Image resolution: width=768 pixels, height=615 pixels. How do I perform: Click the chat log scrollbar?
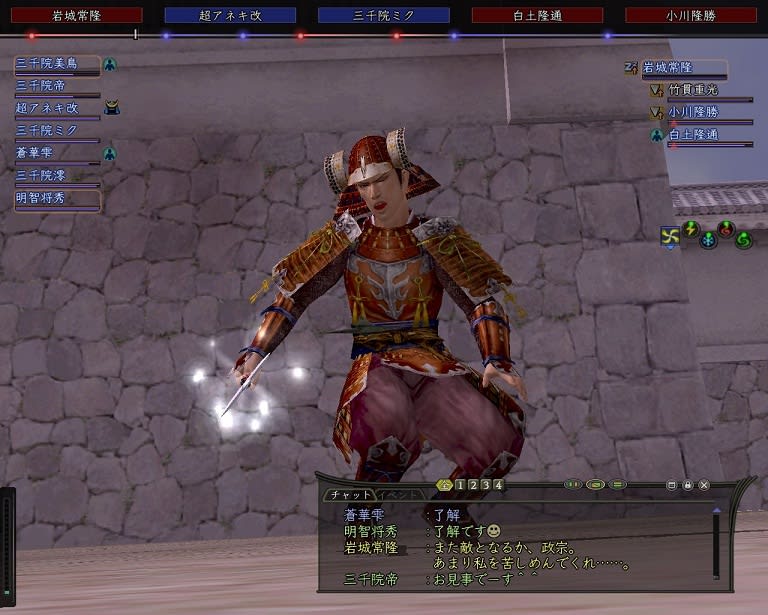click(x=716, y=545)
